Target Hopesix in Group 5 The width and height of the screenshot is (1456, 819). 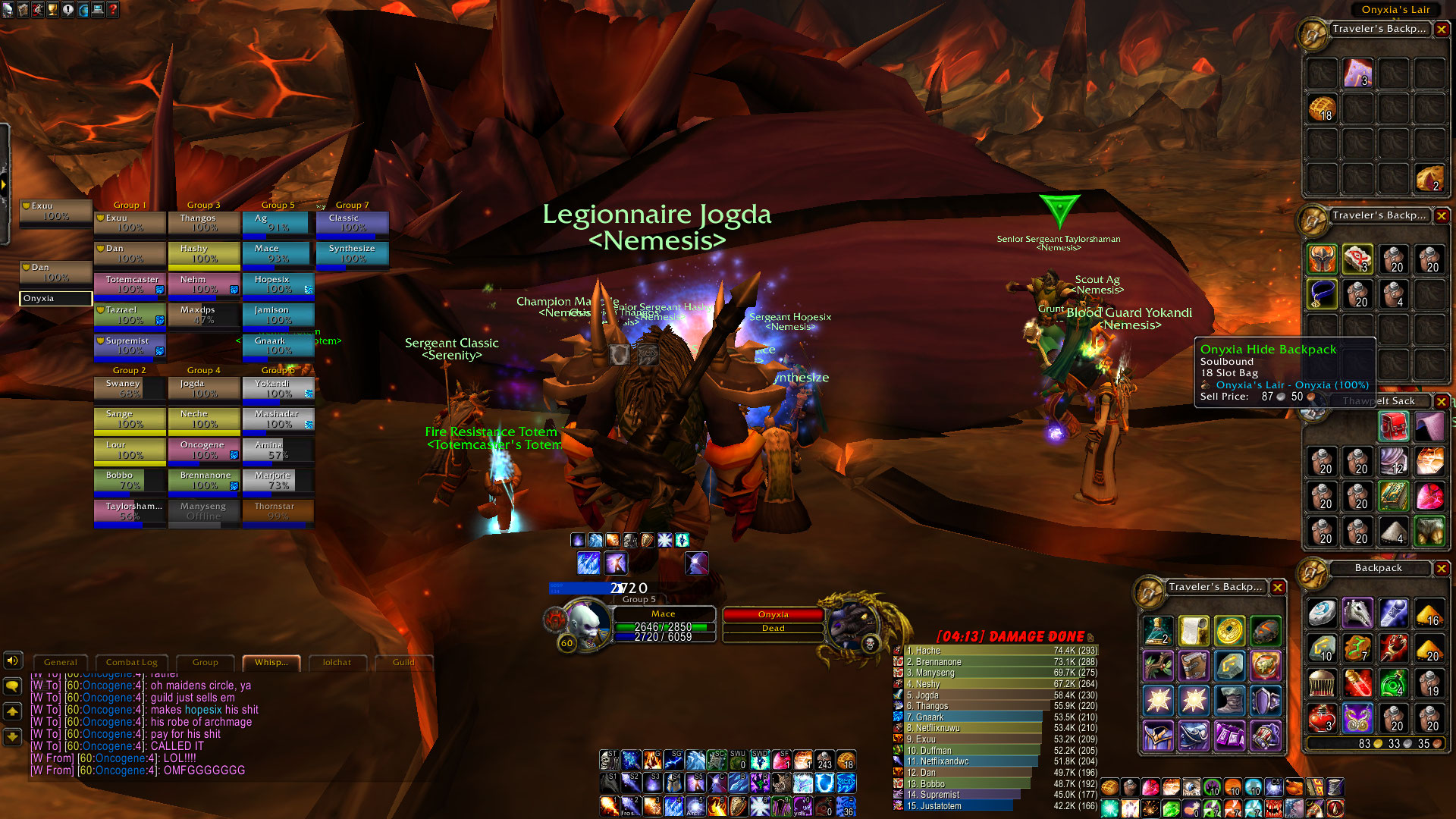coord(278,284)
